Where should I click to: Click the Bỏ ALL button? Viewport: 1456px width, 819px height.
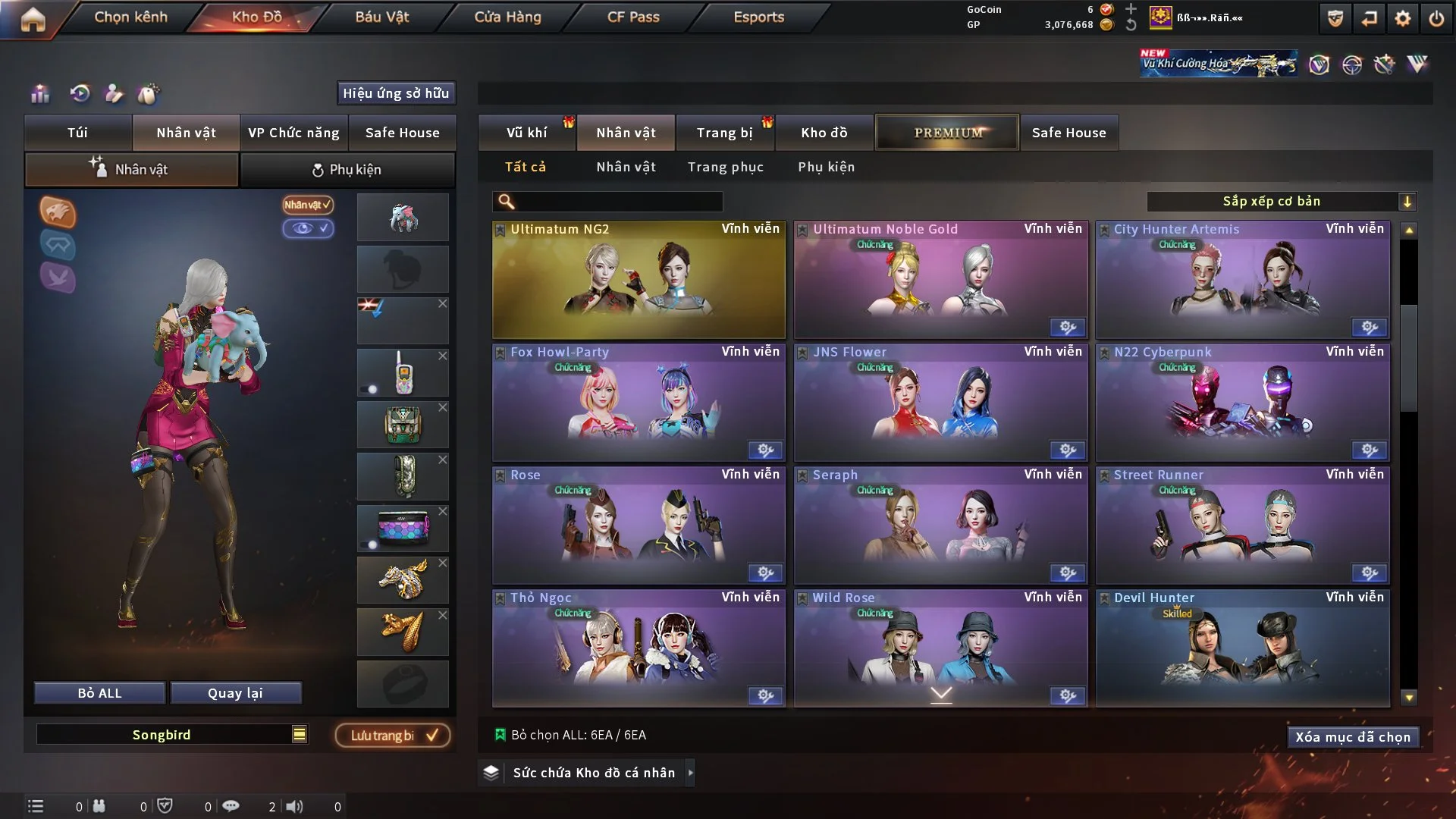(x=99, y=693)
